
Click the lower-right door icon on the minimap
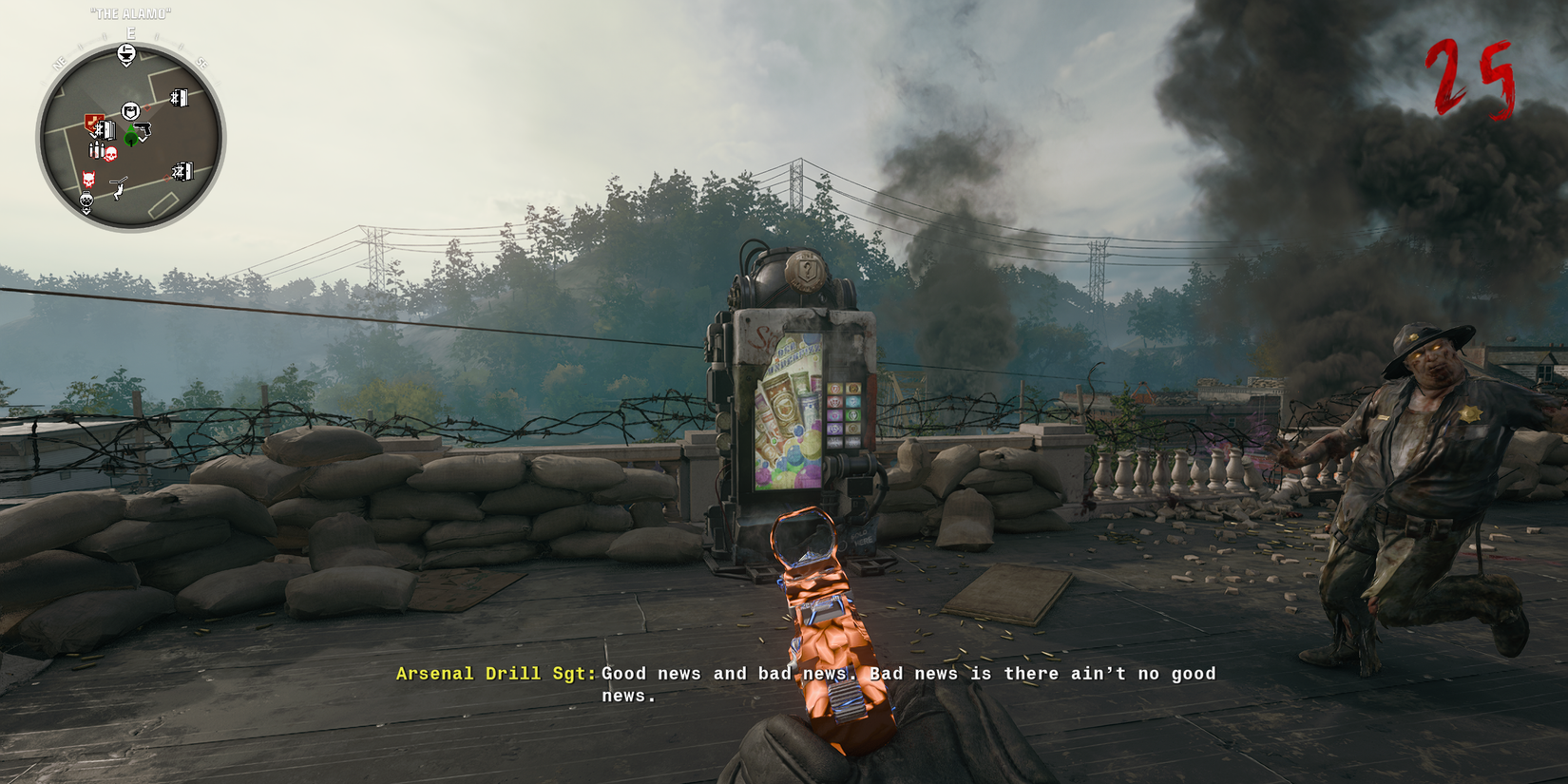(x=182, y=171)
